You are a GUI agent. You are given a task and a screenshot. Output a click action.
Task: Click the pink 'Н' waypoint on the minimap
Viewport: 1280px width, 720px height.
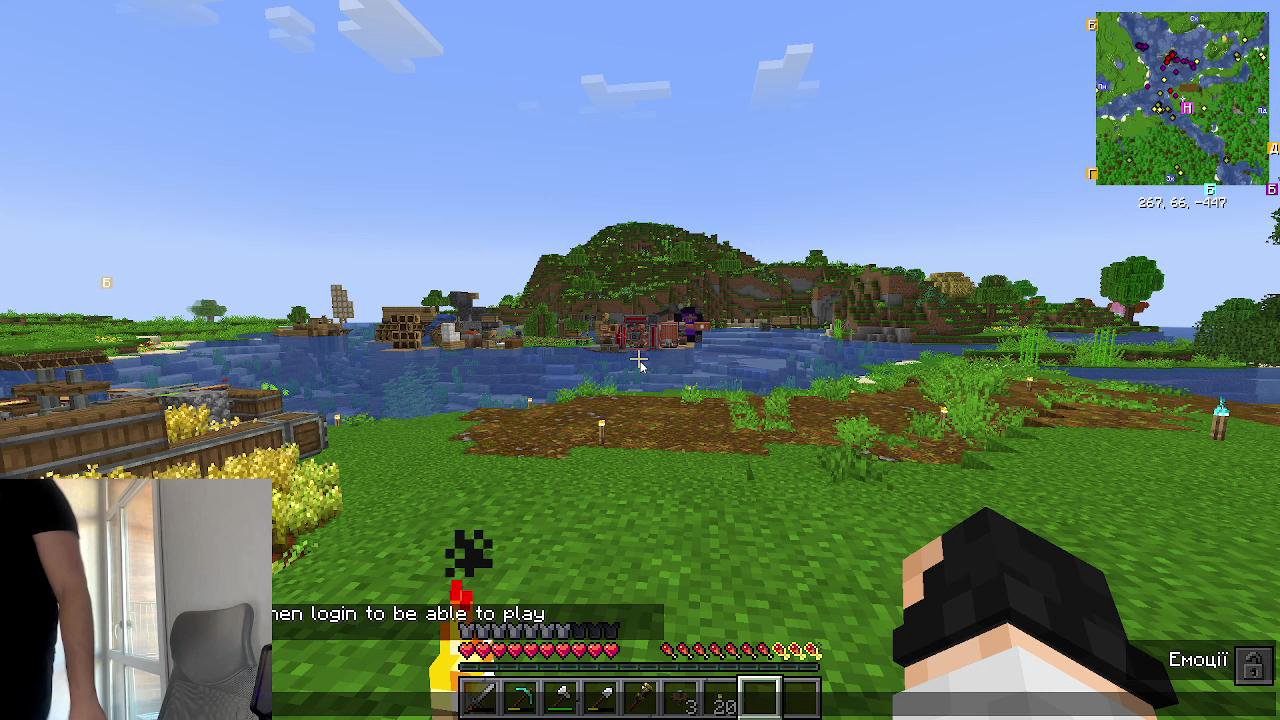[x=1187, y=107]
